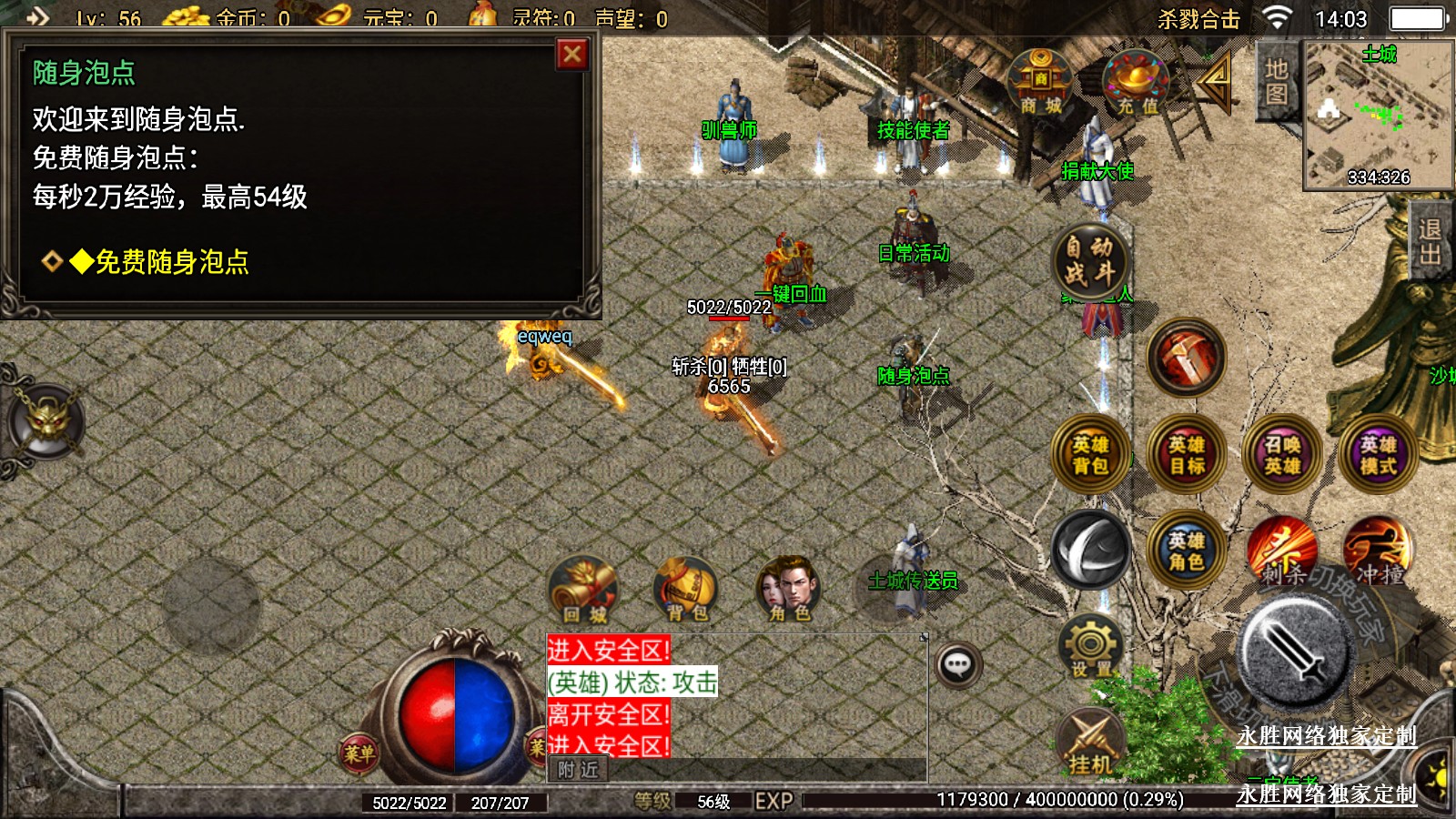
Task: Use the 刺杀 skill
Action: pyautogui.click(x=1282, y=551)
